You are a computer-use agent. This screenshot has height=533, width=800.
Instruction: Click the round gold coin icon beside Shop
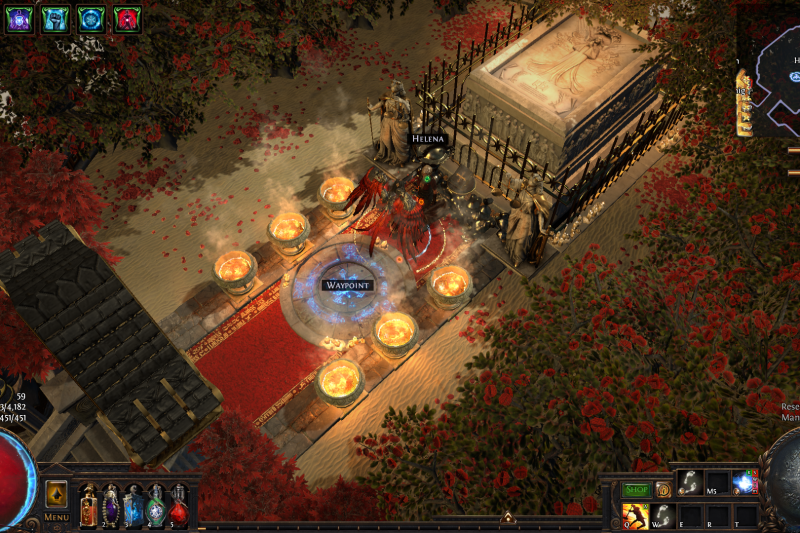click(663, 490)
